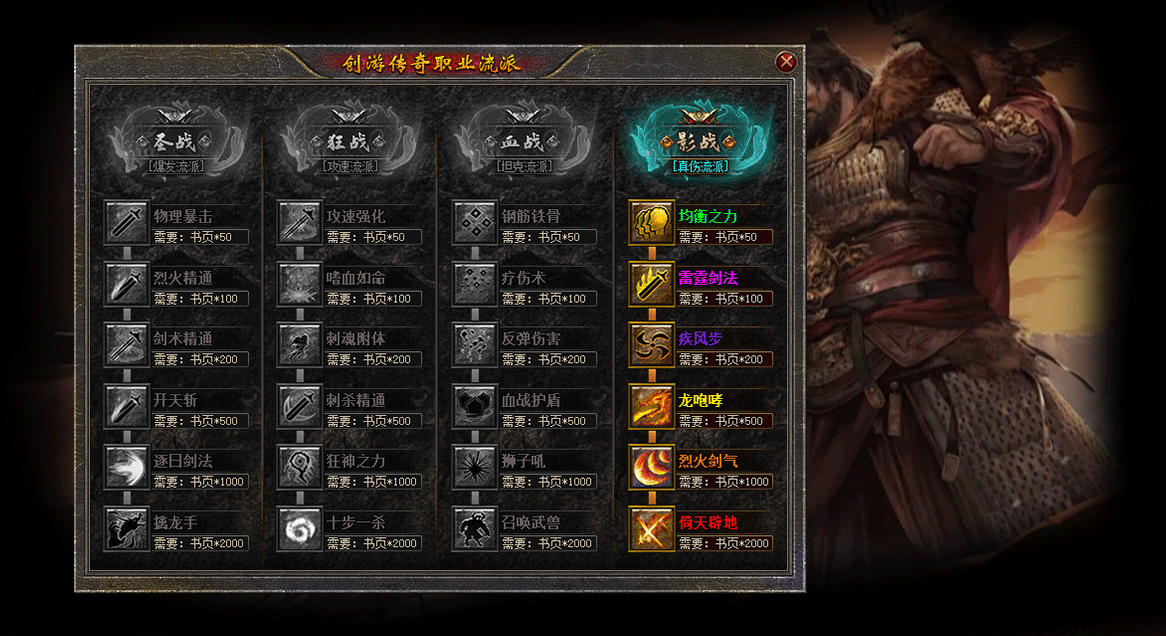
Task: Click the 嗜血如命 skill icon
Action: pyautogui.click(x=300, y=284)
